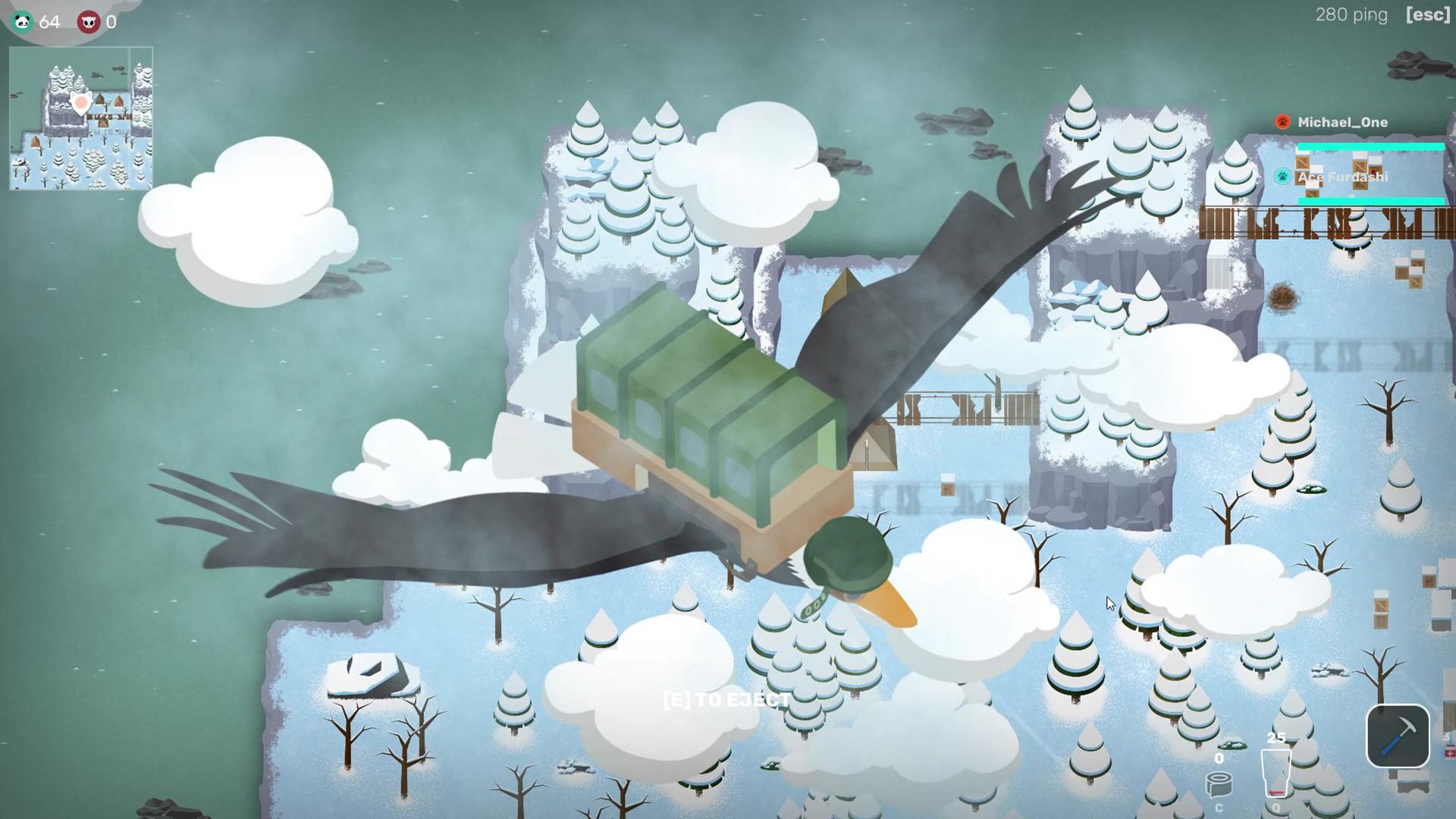The image size is (1456, 819).
Task: Select the pickaxe in the hotbar slot
Action: (1398, 737)
